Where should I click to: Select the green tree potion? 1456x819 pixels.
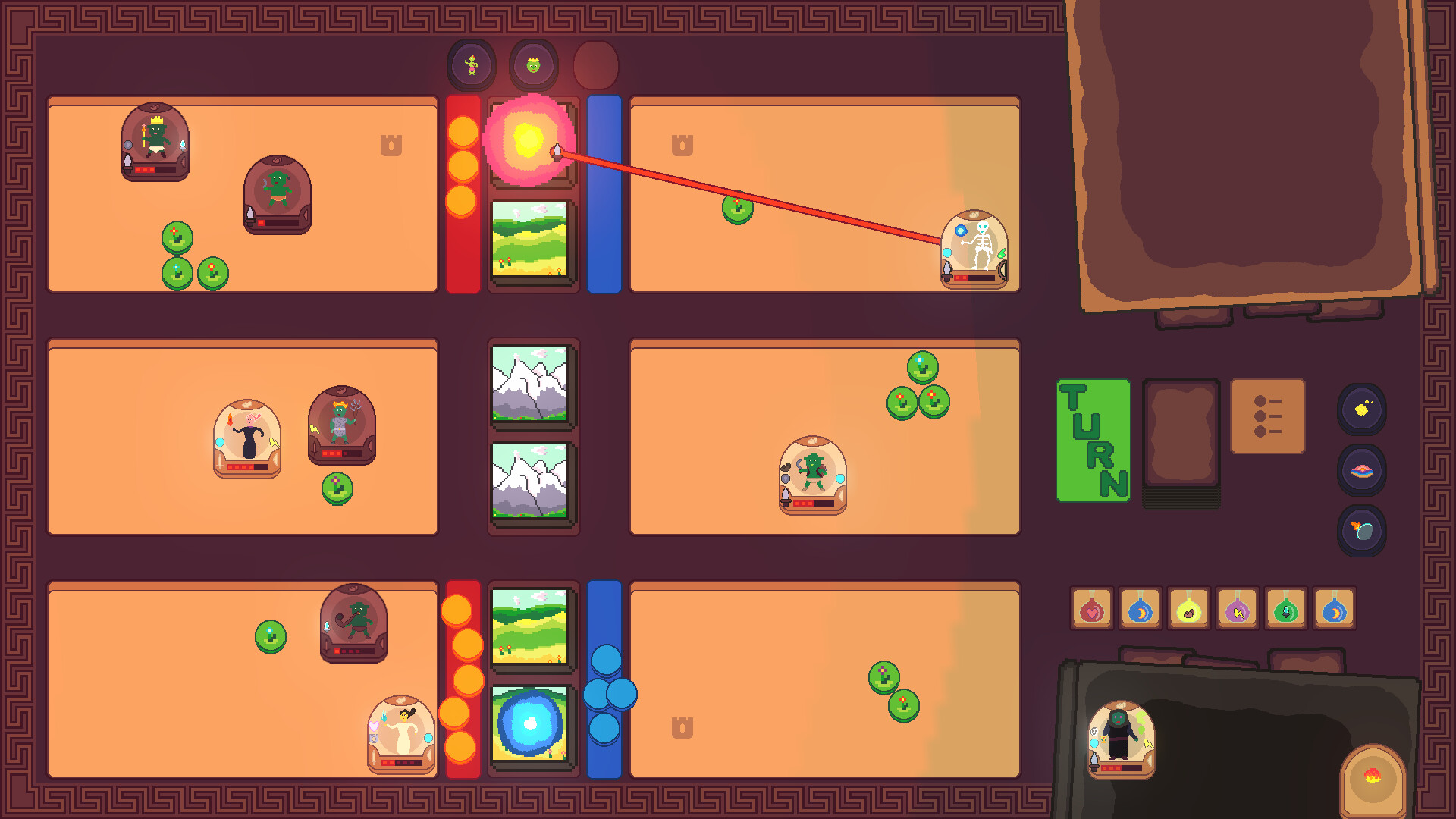point(1288,608)
